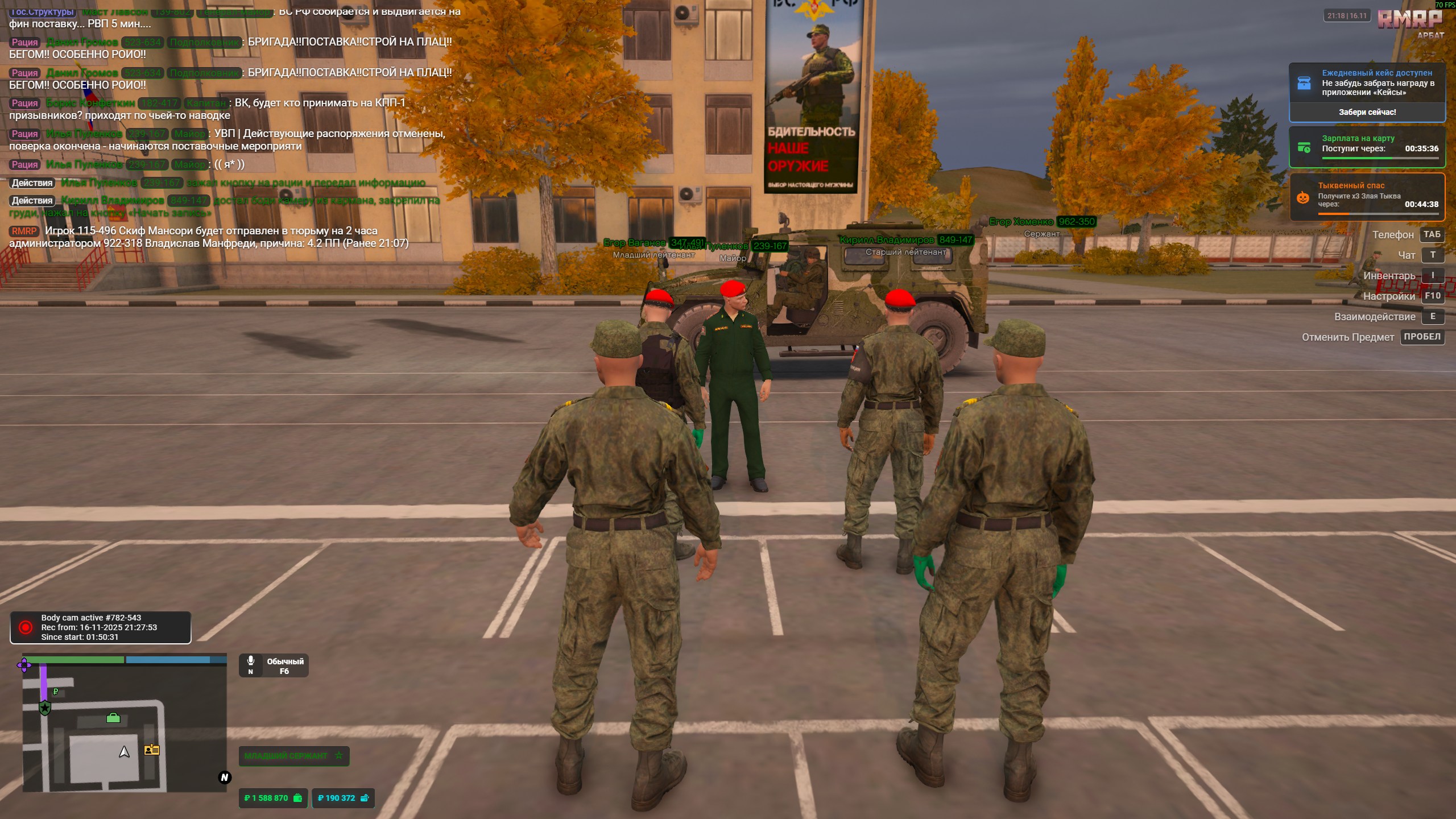This screenshot has height=819, width=1456.
Task: Toggle the microphone voice mode indicator
Action: tap(251, 664)
